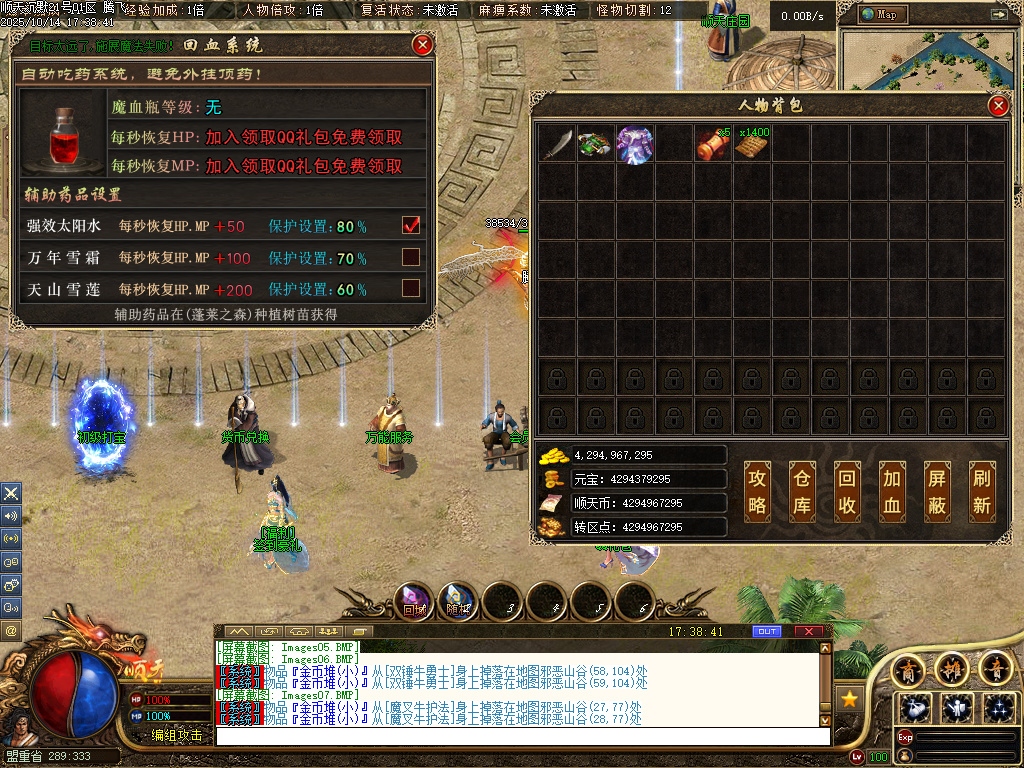Enable the 万年雪霜 checkbox
This screenshot has height=768, width=1024.
(x=410, y=257)
